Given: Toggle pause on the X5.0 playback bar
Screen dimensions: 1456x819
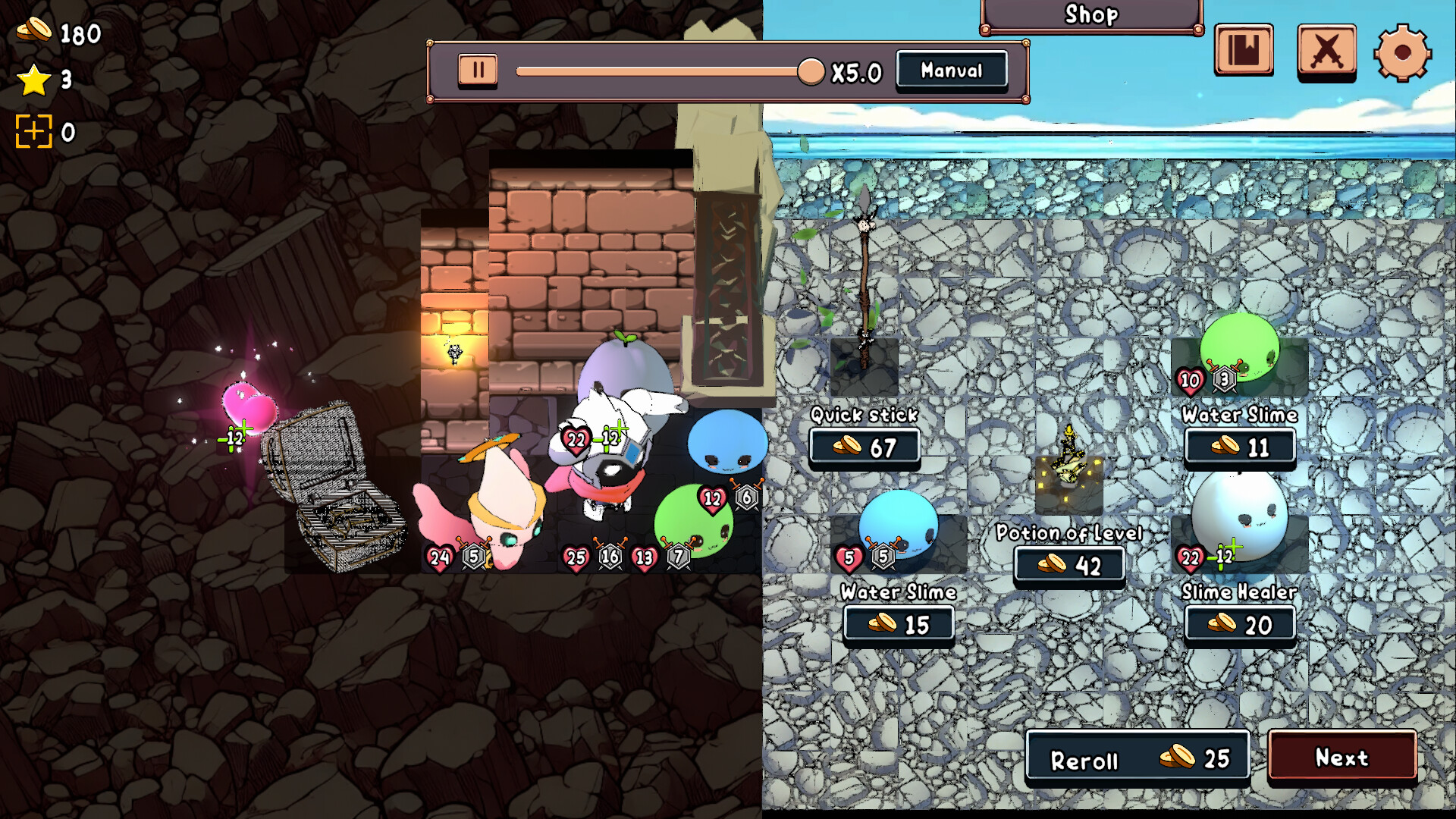Looking at the screenshot, I should [476, 70].
